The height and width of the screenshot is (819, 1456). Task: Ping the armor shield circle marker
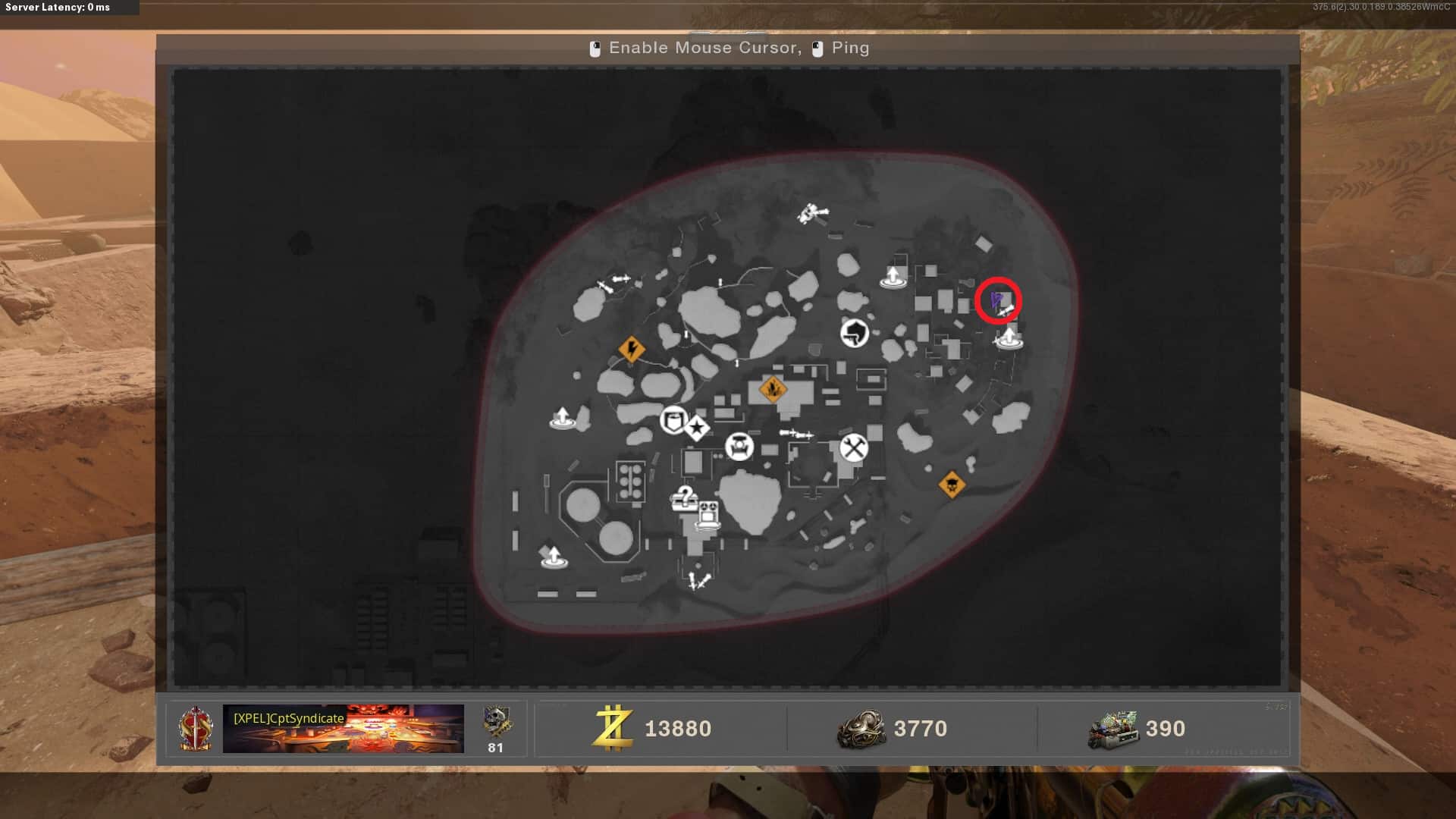[x=673, y=419]
